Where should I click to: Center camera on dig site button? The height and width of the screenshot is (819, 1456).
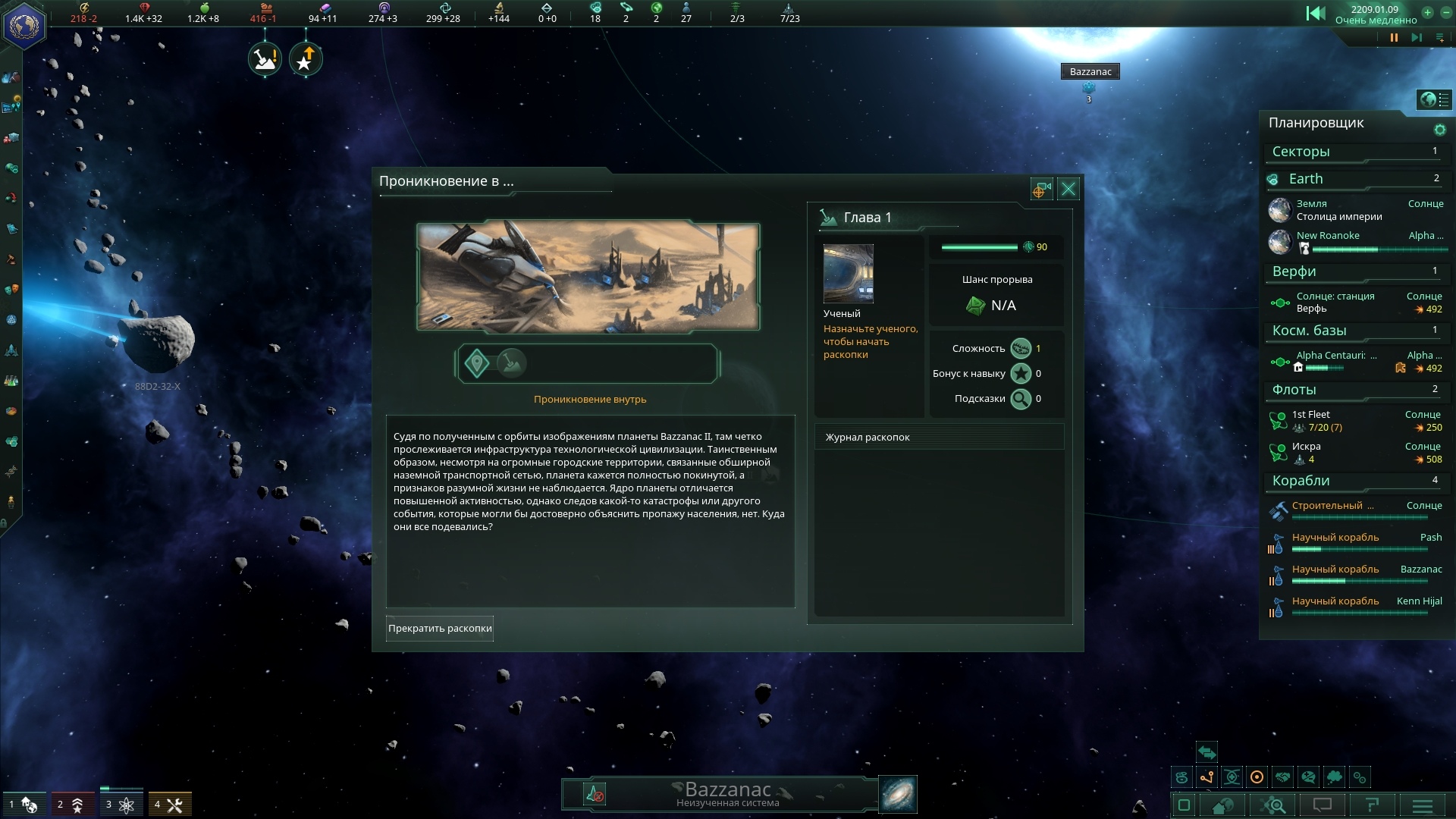1041,189
